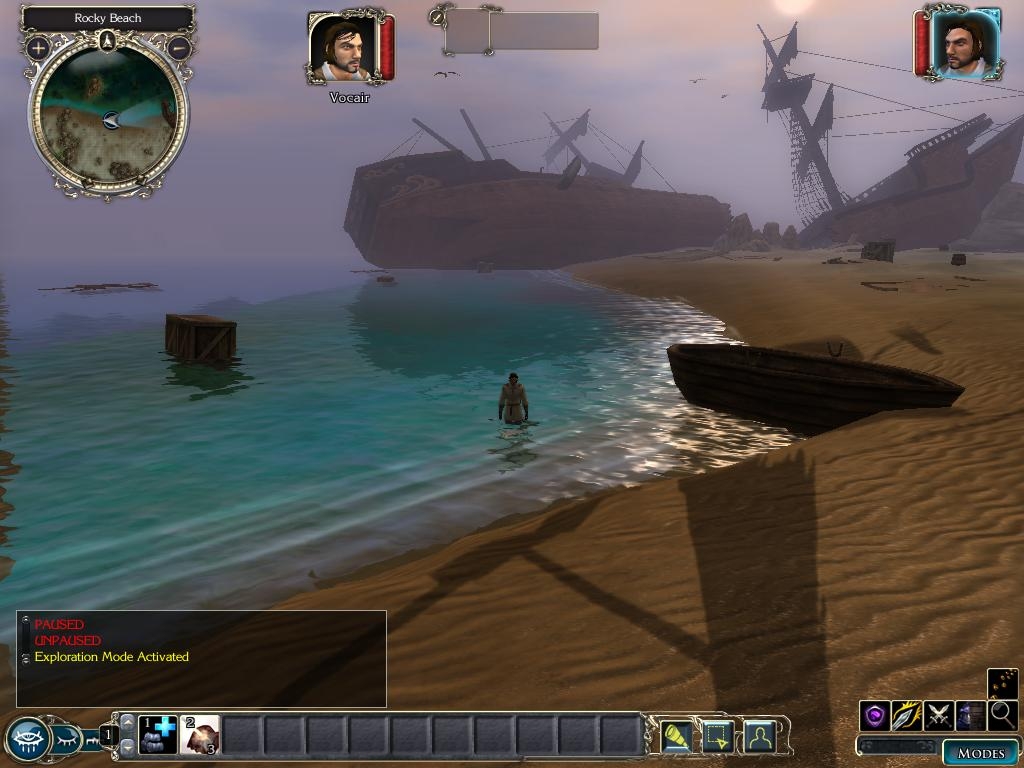
Task: Toggle the purple shield mode icon
Action: tap(875, 716)
